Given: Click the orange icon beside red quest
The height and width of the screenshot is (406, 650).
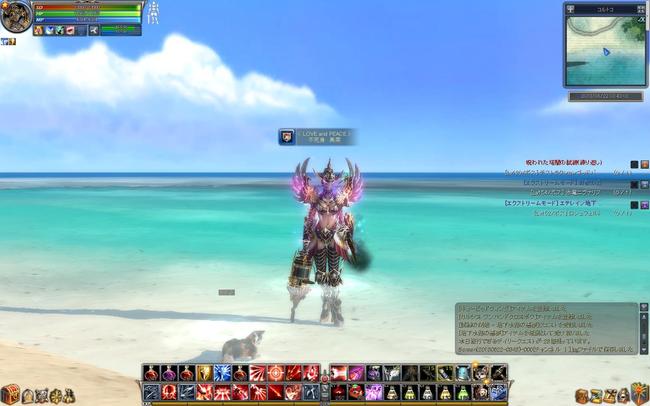Looking at the screenshot, I should [645, 164].
